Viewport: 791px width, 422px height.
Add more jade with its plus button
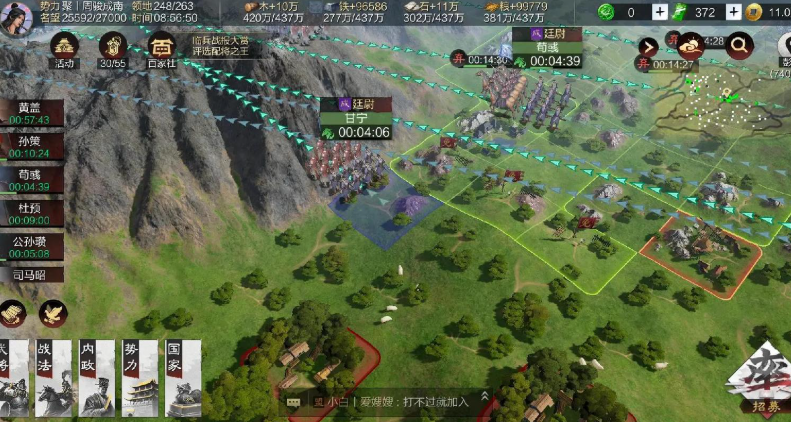(x=660, y=12)
